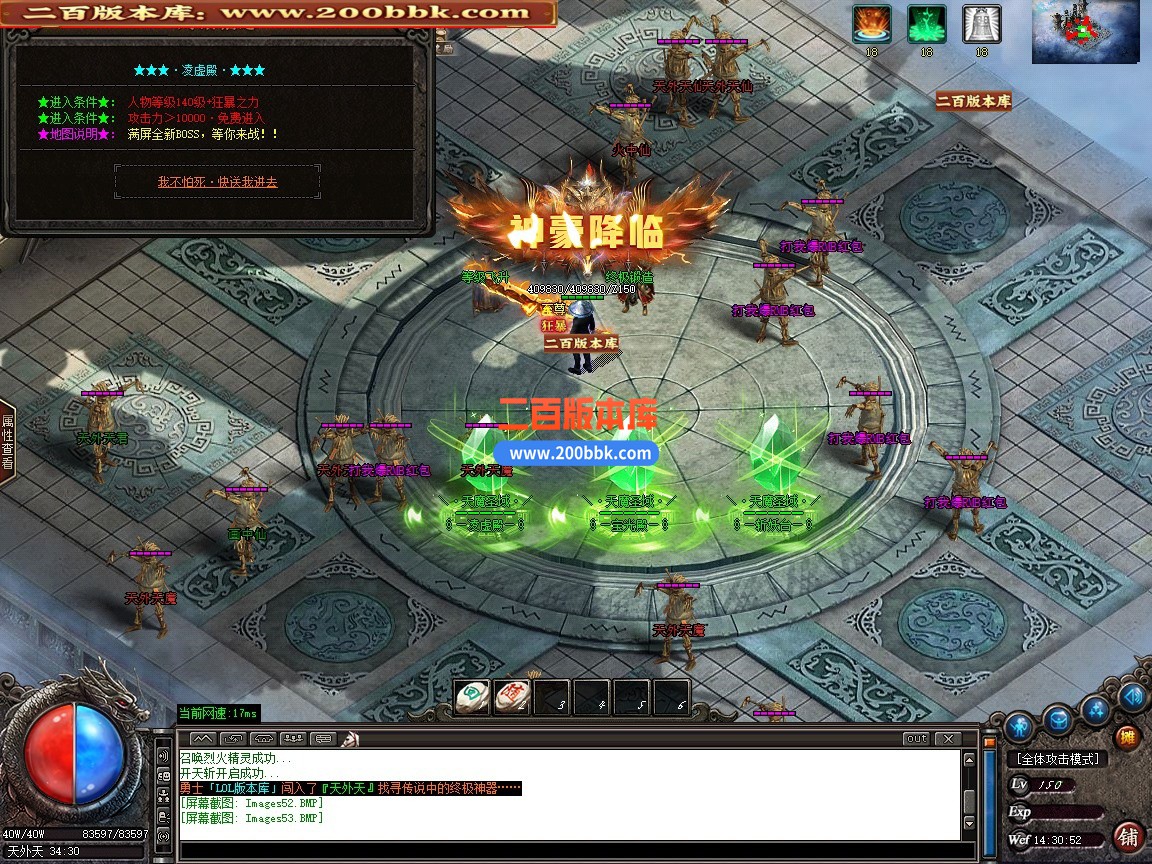Use the red-marked stone in hotbar slot 2

pyautogui.click(x=511, y=697)
